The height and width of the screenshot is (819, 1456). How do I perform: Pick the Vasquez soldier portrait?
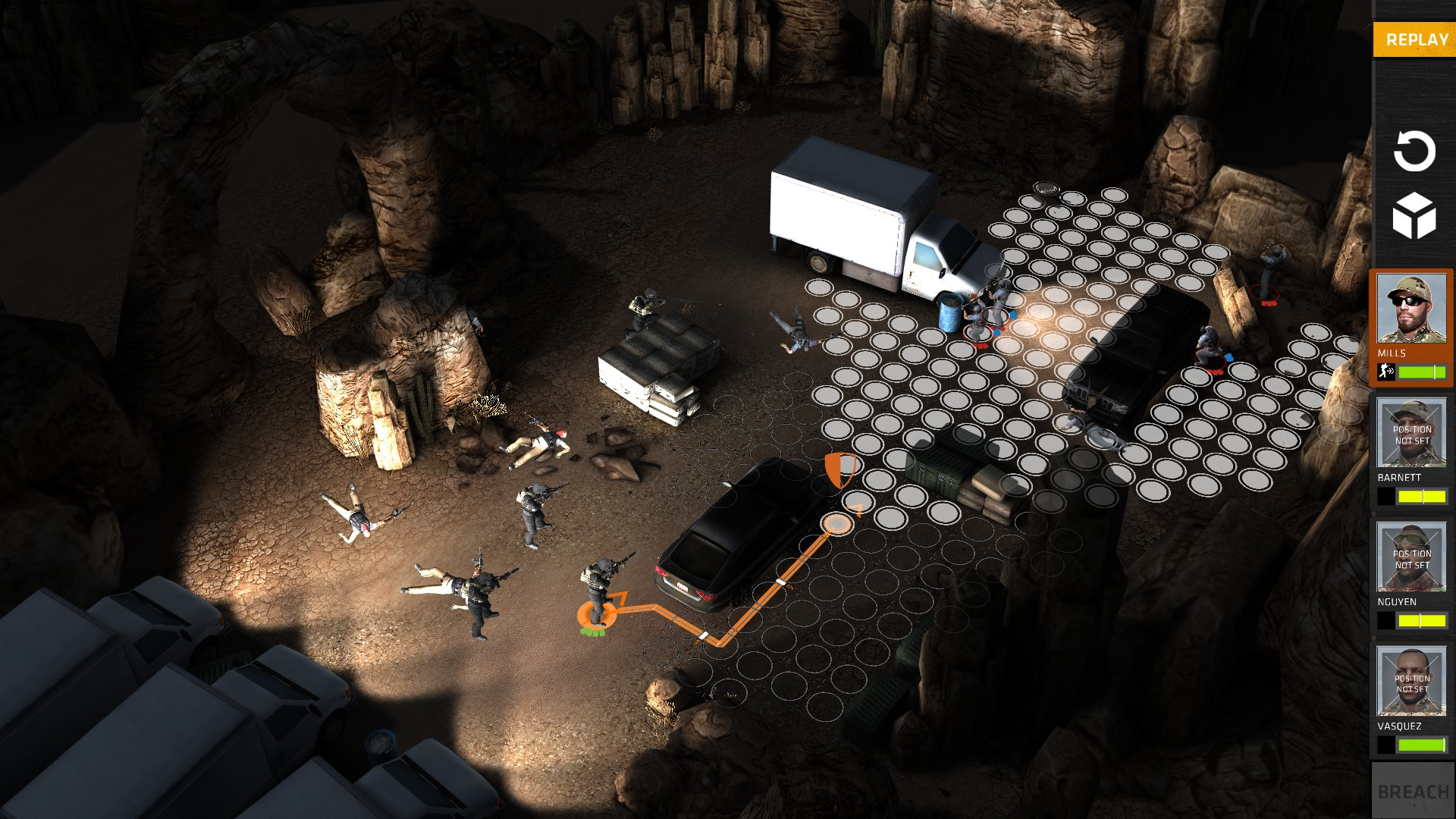1410,682
